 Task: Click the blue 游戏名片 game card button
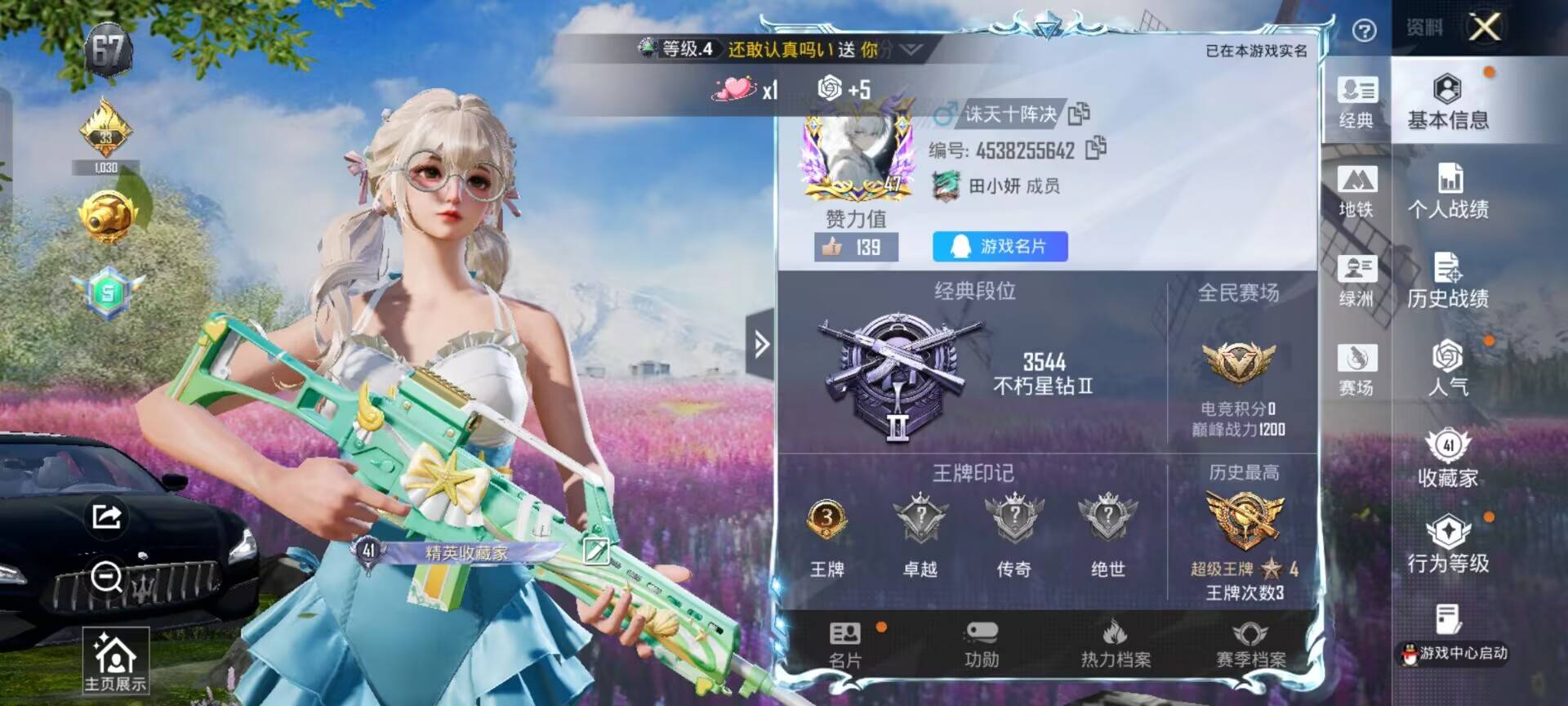1000,246
